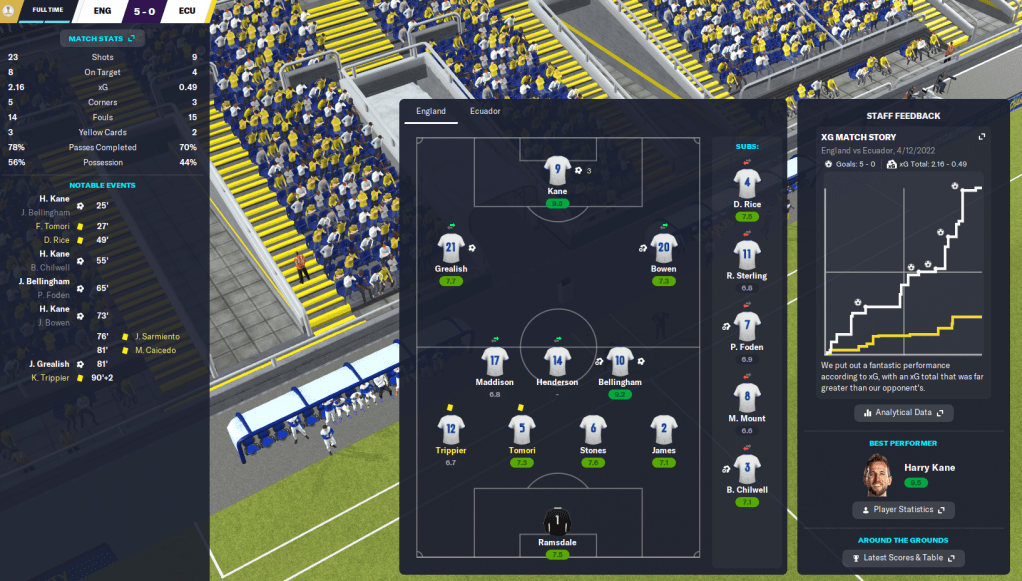Select Bowen's number 20 shirt
This screenshot has height=581, width=1022.
663,248
